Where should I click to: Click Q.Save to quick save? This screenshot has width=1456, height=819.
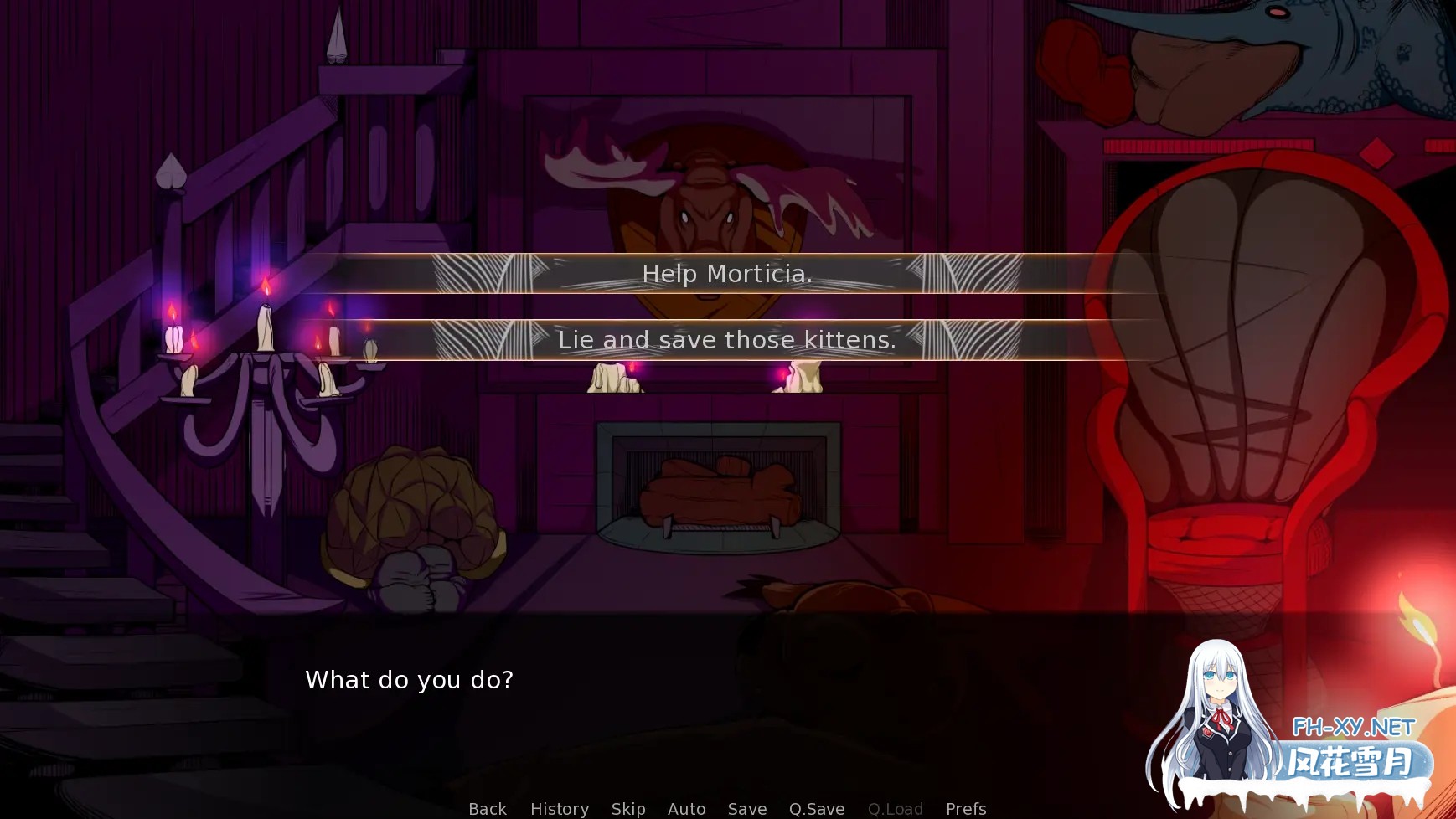(817, 809)
